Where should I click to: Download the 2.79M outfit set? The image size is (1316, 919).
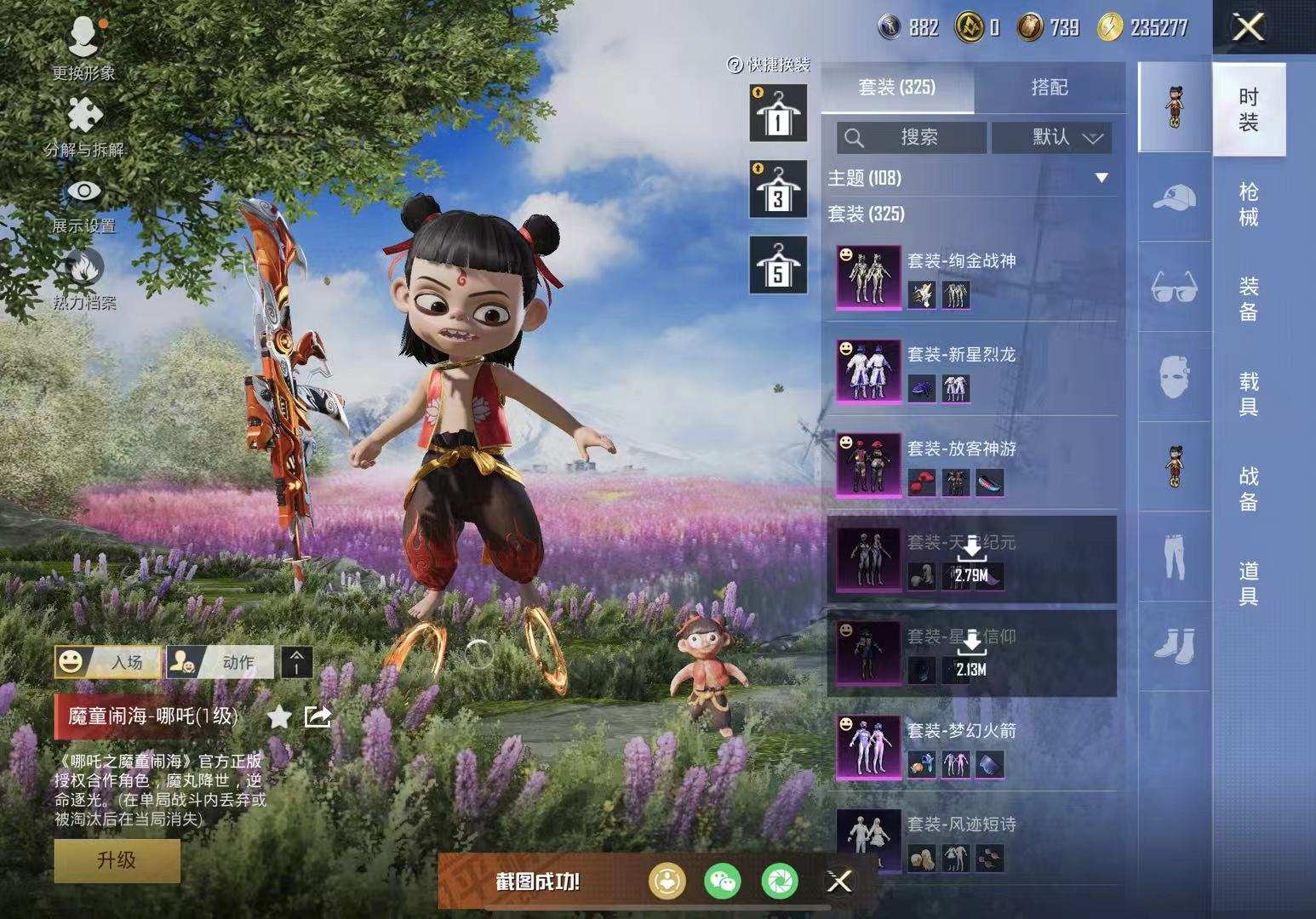click(x=971, y=559)
